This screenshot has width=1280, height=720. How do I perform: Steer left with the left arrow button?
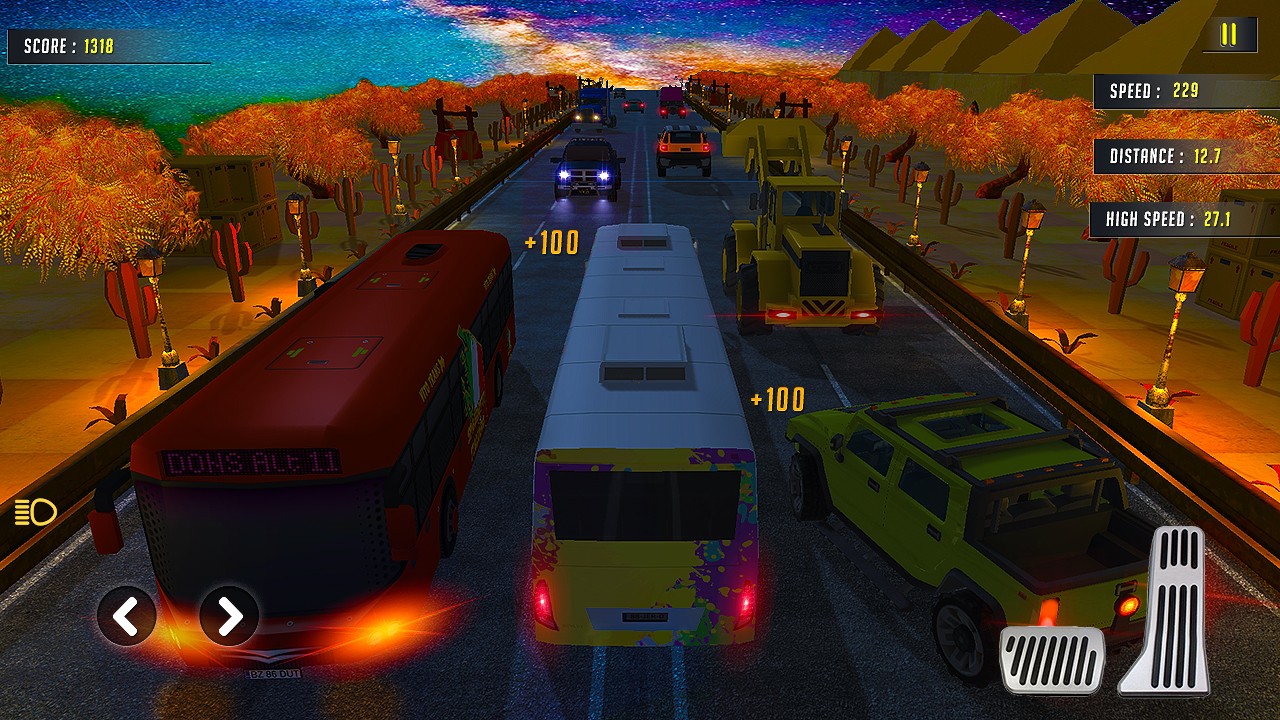(127, 616)
